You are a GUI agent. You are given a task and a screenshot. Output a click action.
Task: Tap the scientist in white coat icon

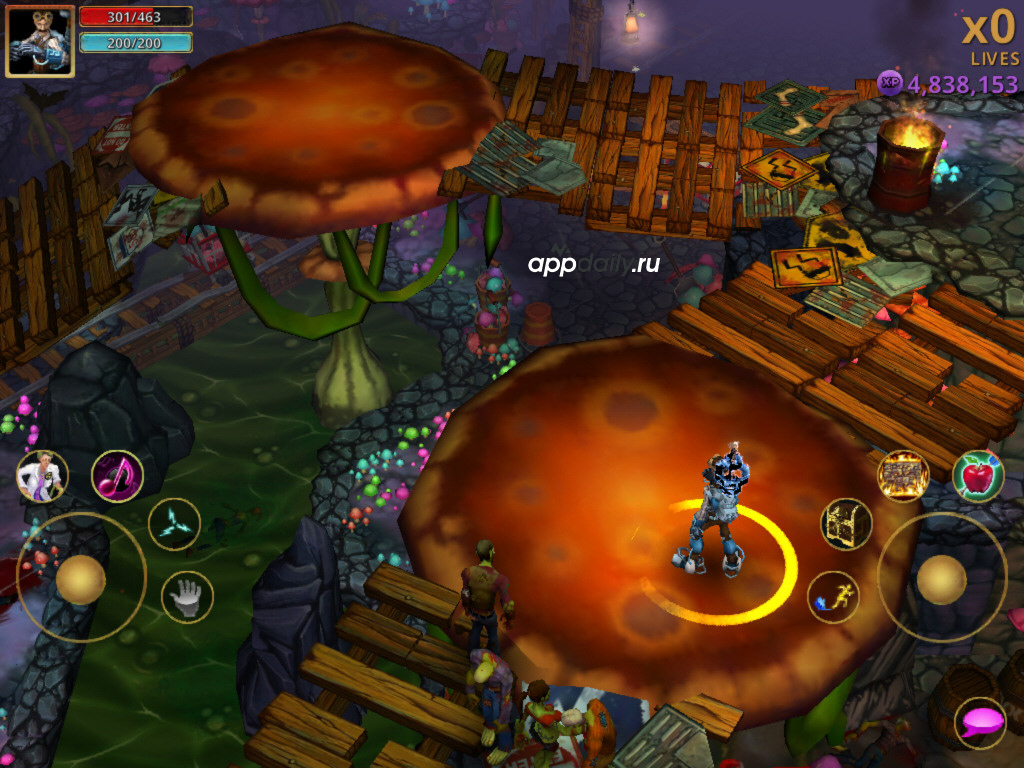[42, 476]
